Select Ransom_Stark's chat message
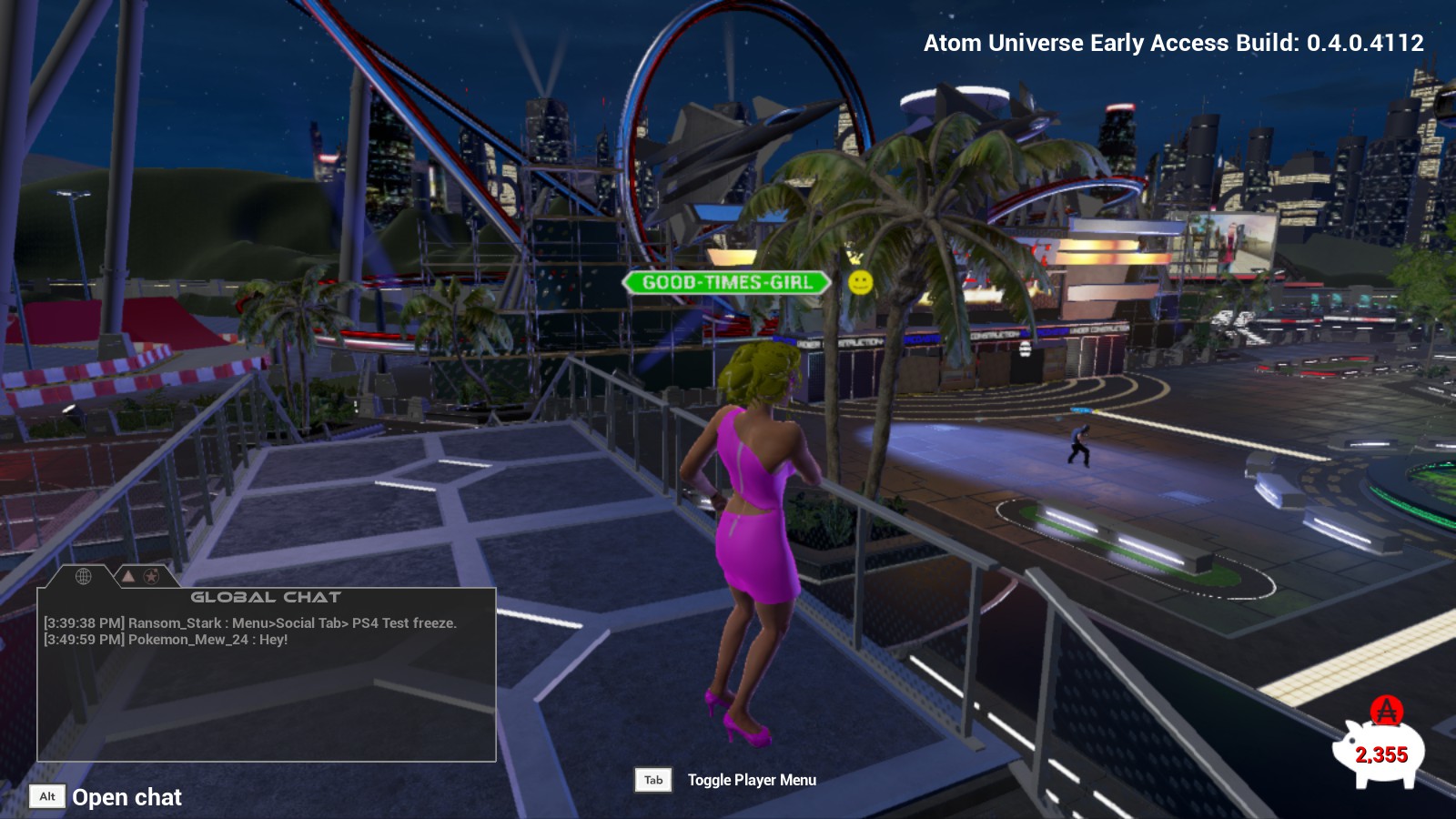1456x819 pixels. 250,623
